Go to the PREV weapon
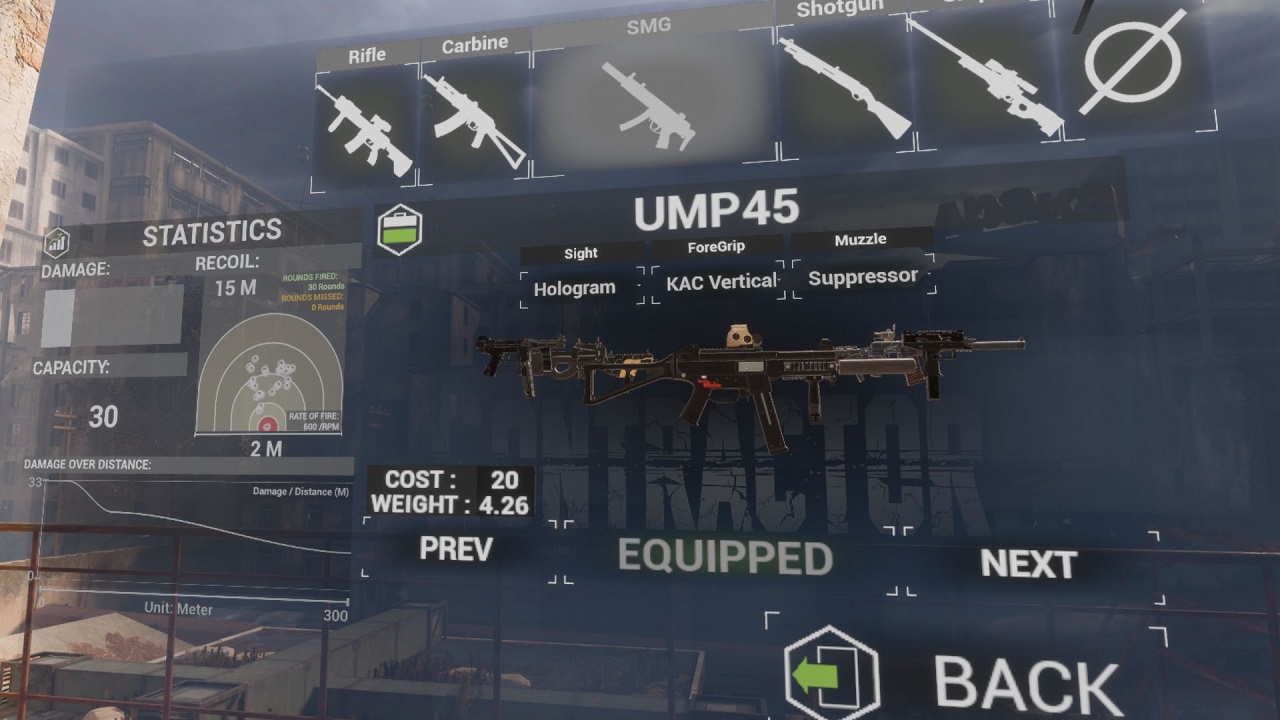 click(456, 549)
